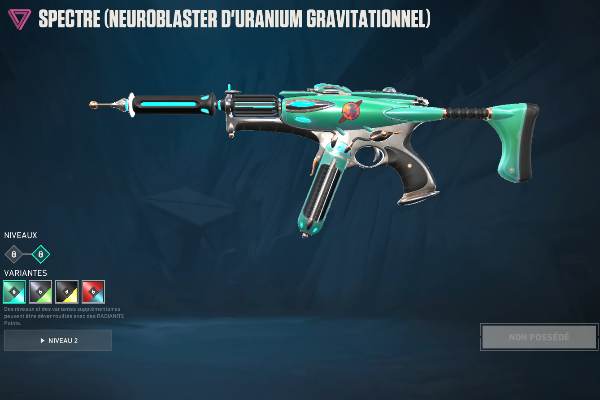Image resolution: width=600 pixels, height=400 pixels.
Task: Select the first level diamond under Niveaux
Action: click(14, 254)
